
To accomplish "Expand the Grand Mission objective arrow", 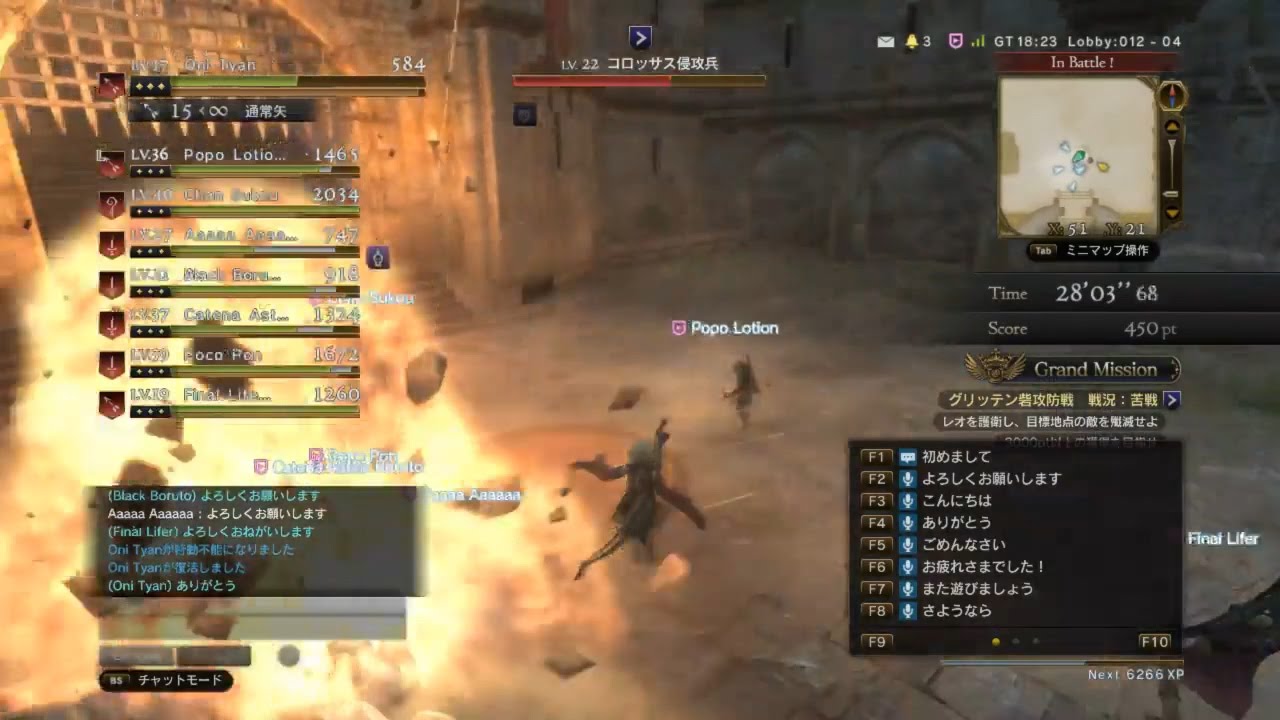I will click(x=1172, y=400).
